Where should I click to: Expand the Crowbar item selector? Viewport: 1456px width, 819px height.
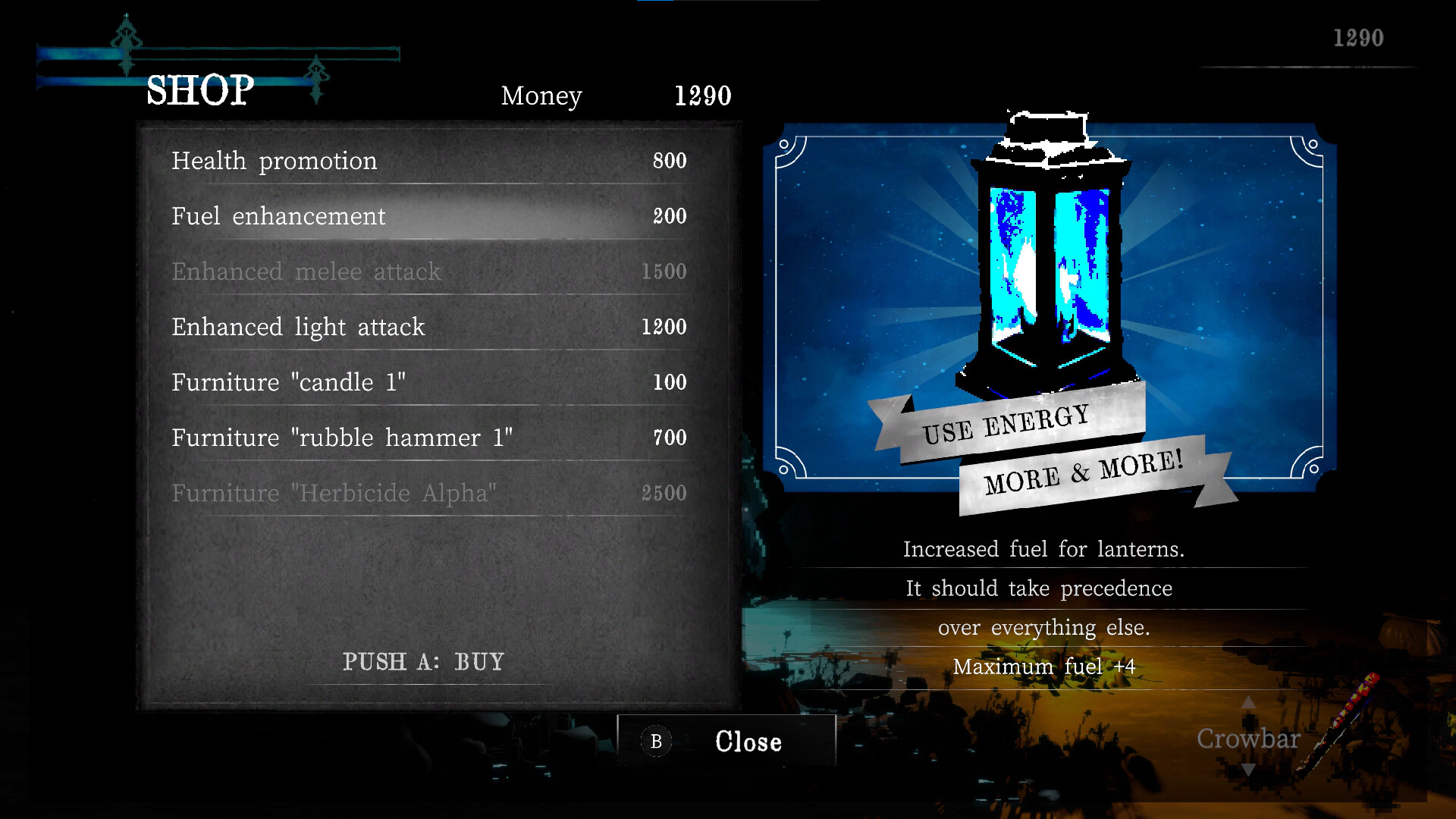1249,738
